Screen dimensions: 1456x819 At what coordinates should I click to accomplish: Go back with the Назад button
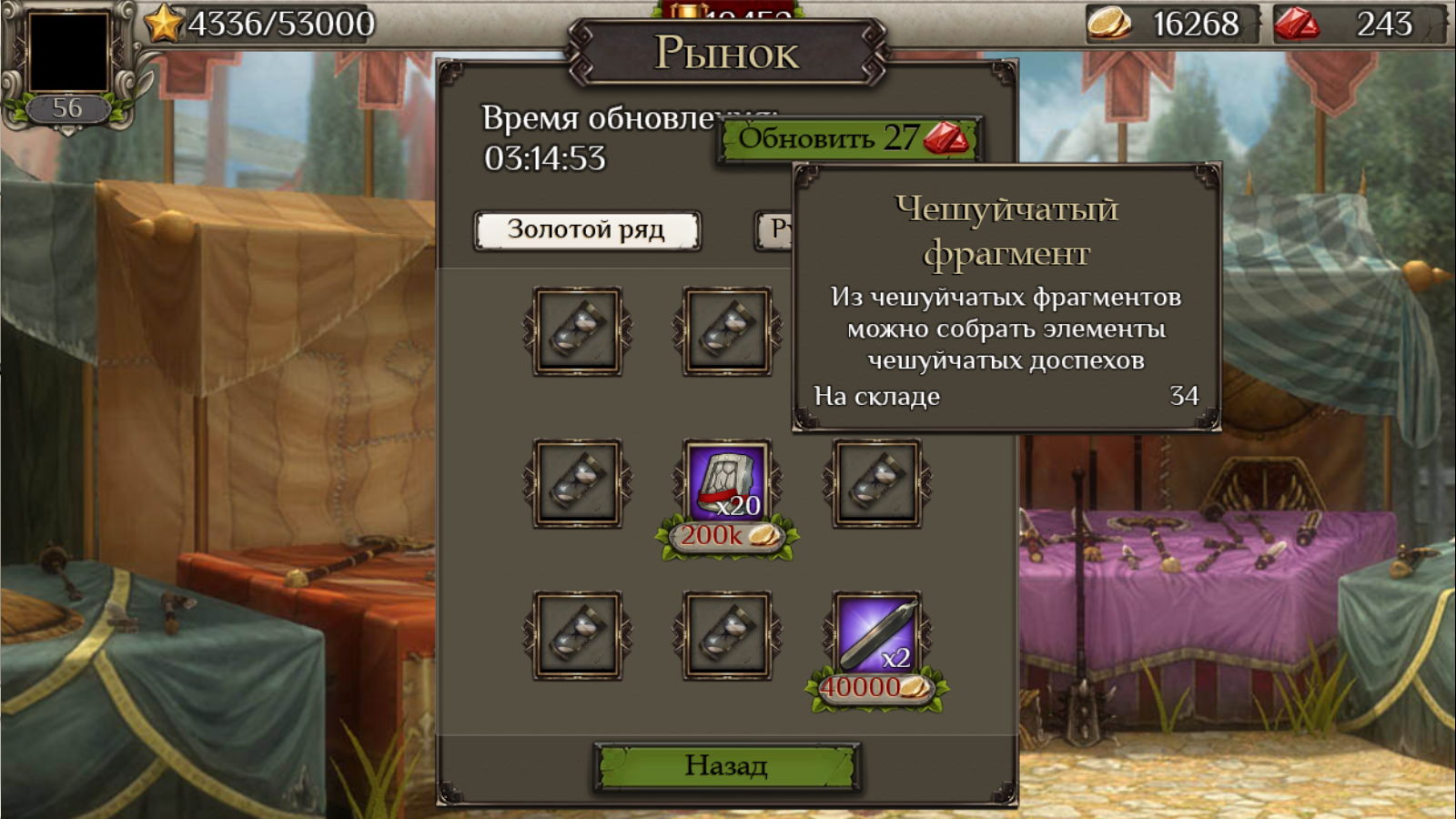pos(726,766)
